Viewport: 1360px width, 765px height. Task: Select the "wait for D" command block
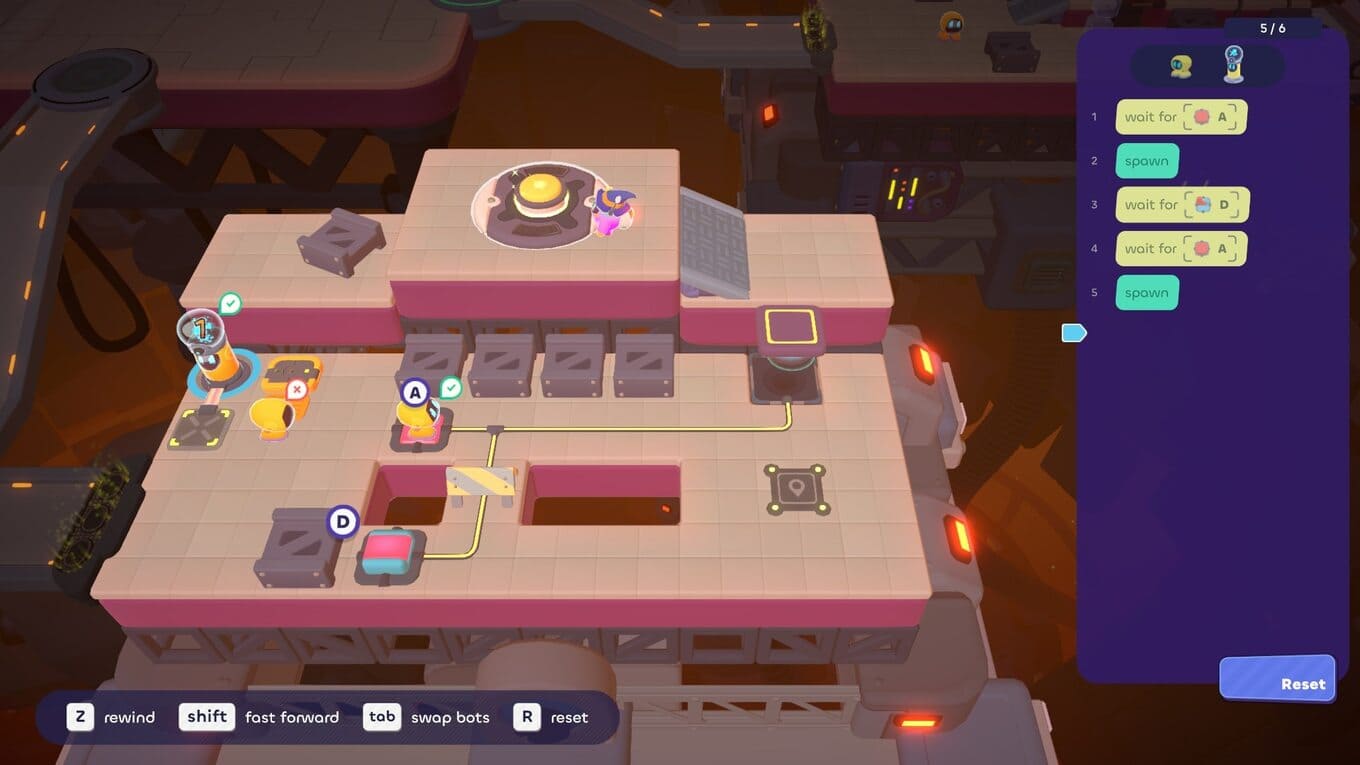(1182, 205)
